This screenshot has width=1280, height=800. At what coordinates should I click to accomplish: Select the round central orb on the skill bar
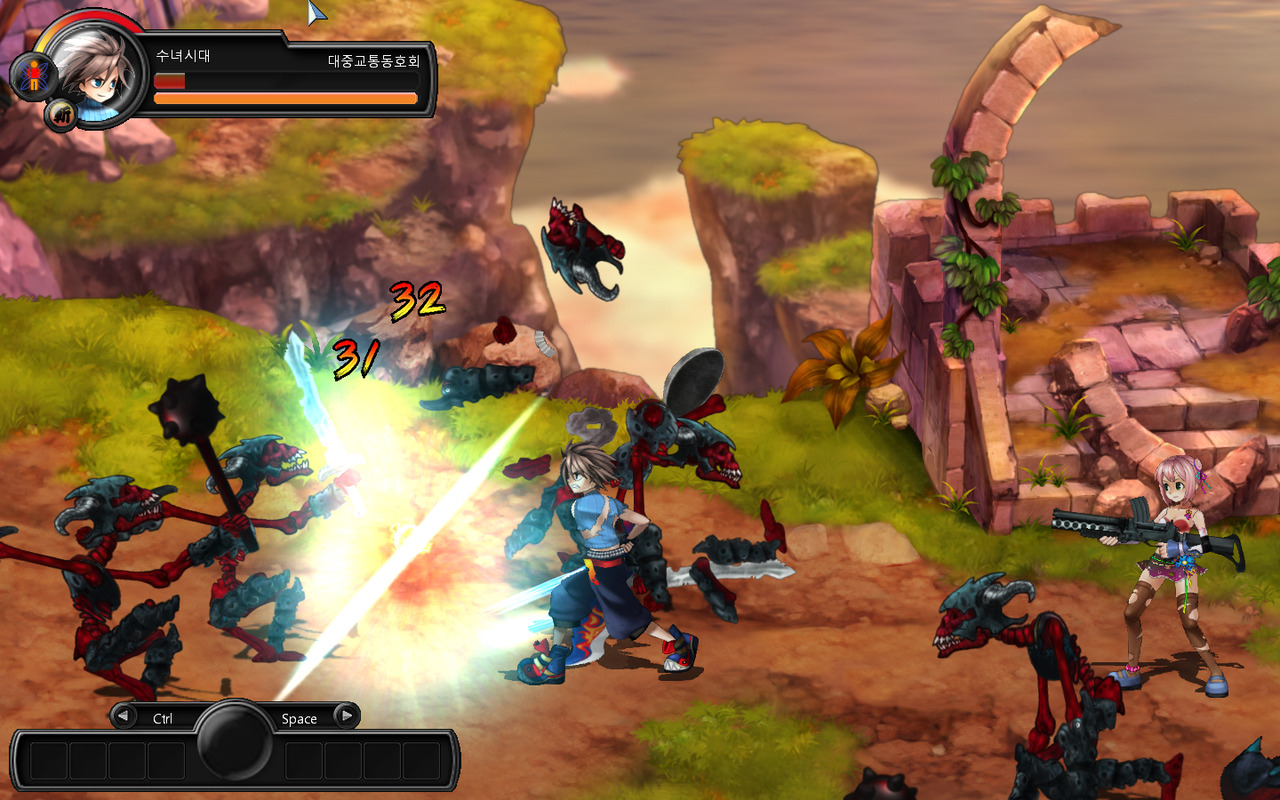[x=235, y=740]
